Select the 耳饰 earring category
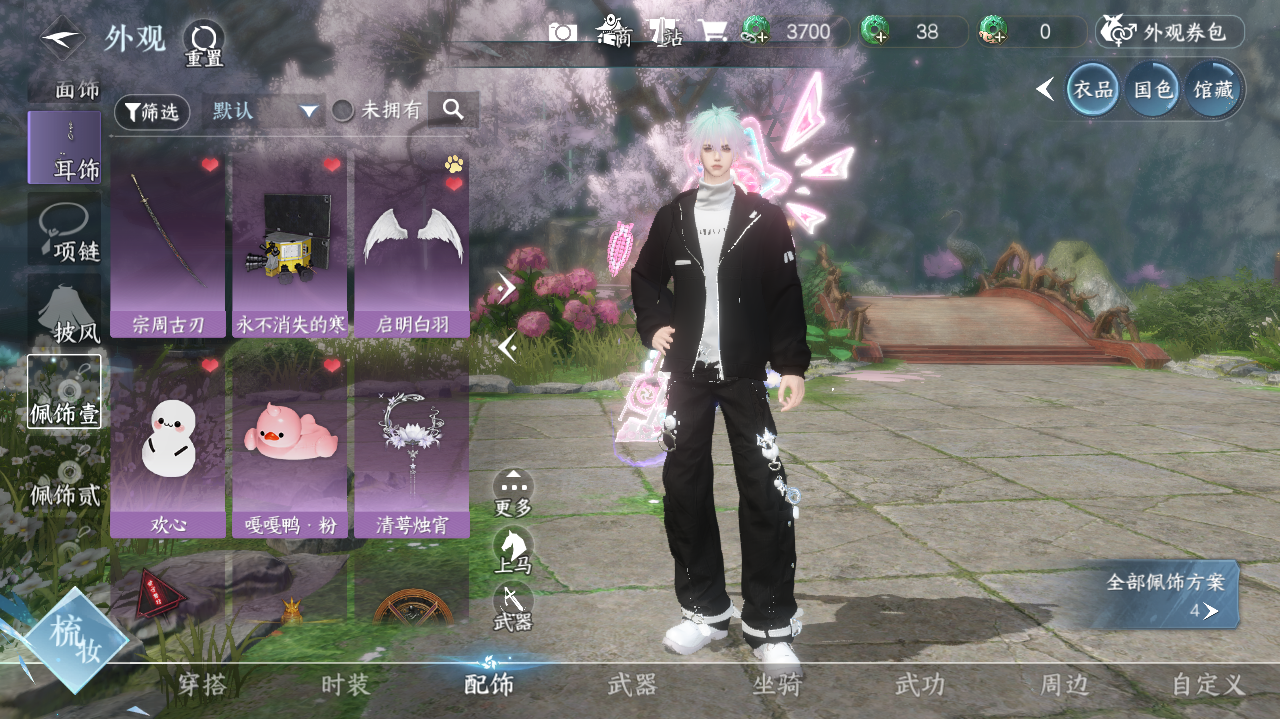 click(x=65, y=148)
